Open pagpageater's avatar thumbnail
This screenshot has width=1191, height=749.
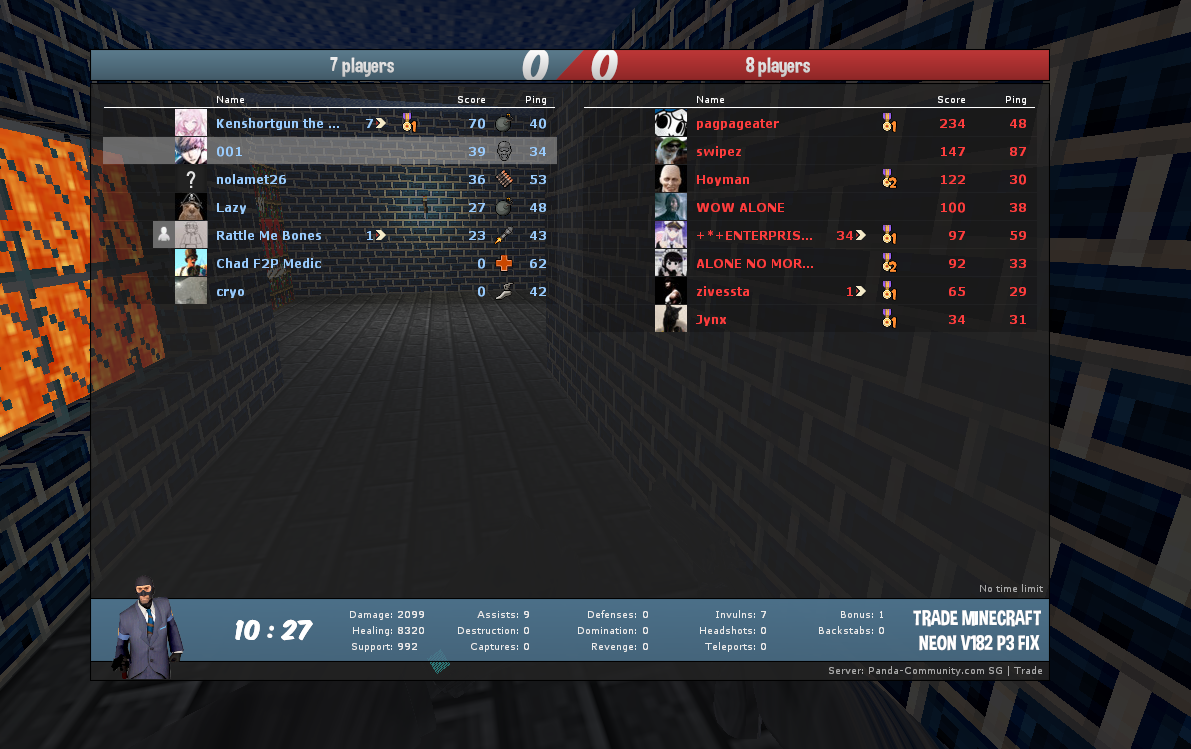click(x=670, y=123)
